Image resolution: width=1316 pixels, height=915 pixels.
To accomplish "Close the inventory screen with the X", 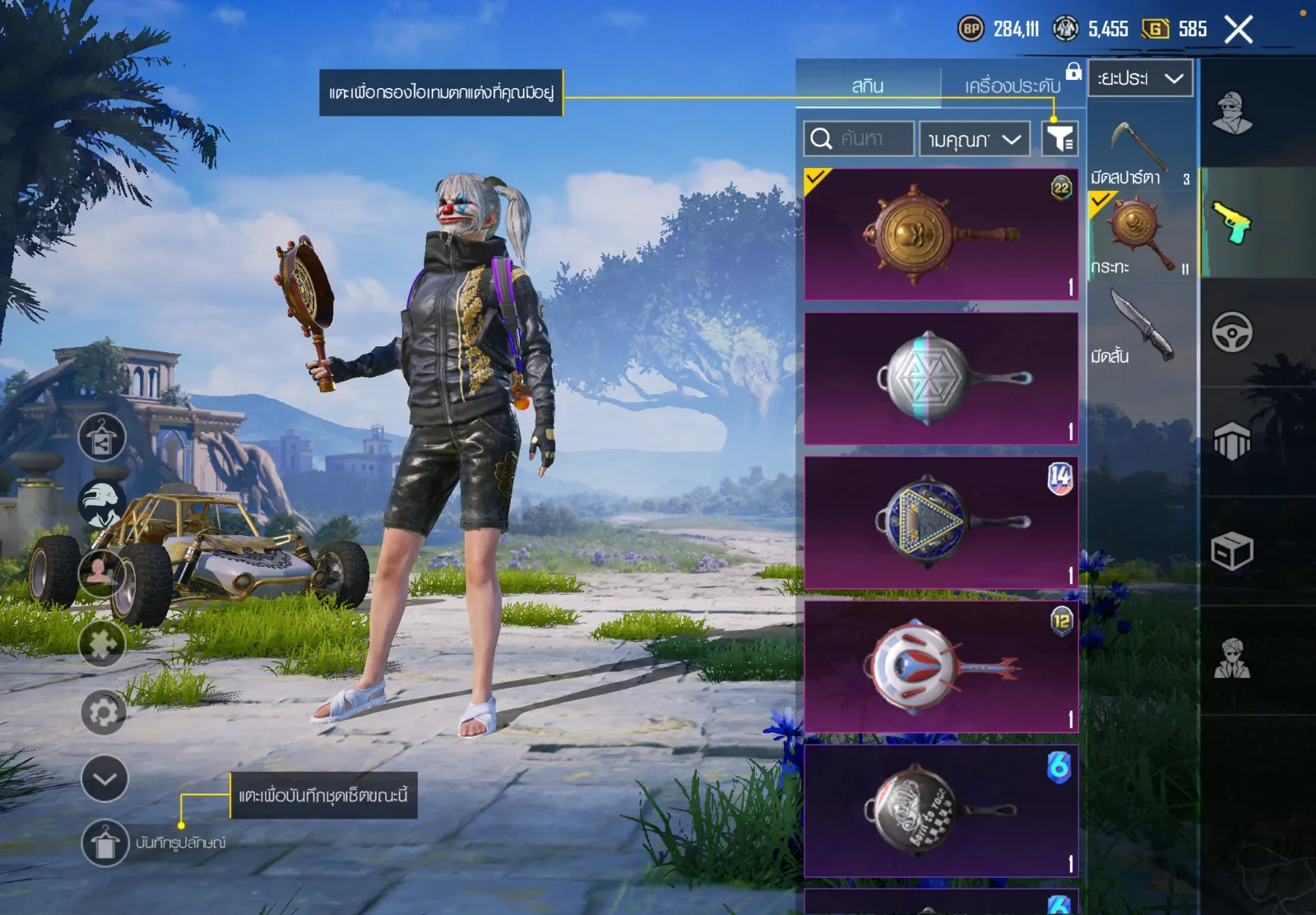I will [x=1238, y=30].
